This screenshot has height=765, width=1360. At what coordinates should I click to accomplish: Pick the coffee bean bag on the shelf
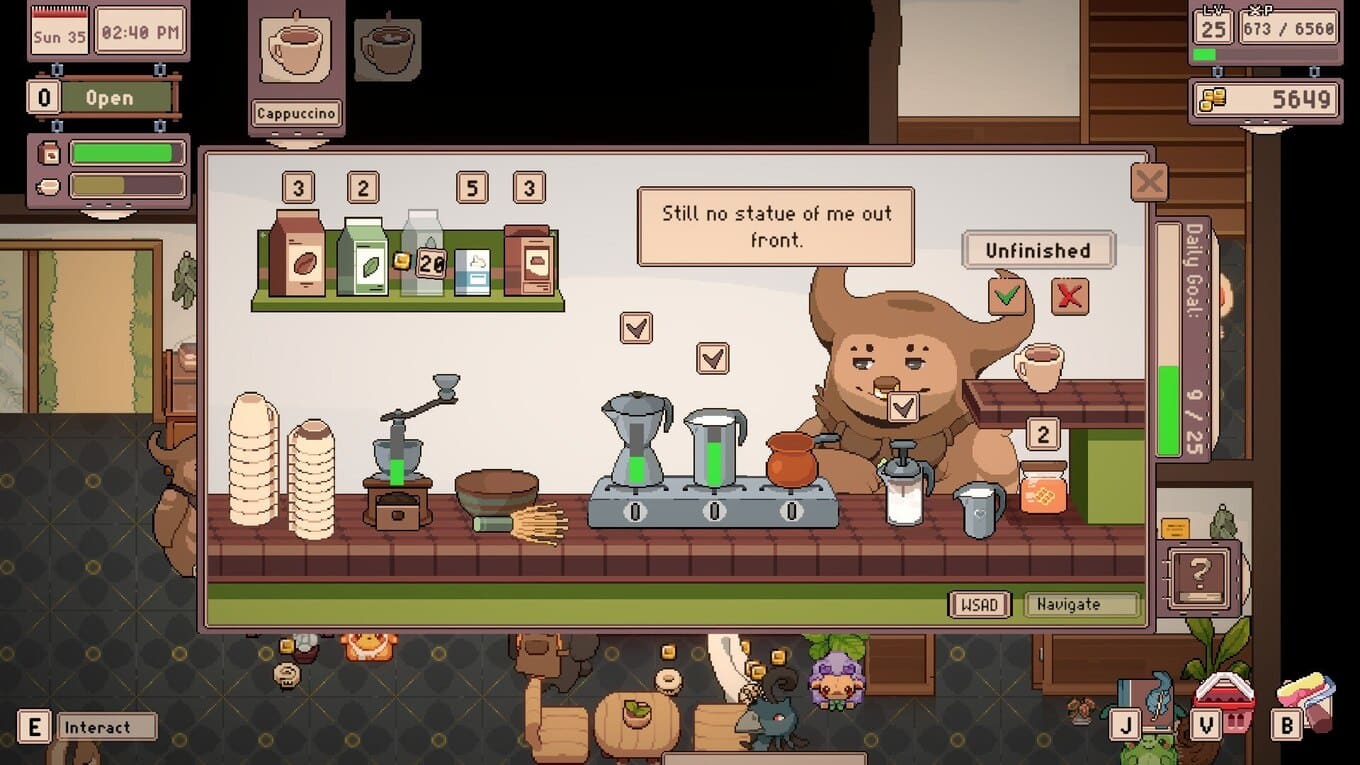tap(297, 254)
